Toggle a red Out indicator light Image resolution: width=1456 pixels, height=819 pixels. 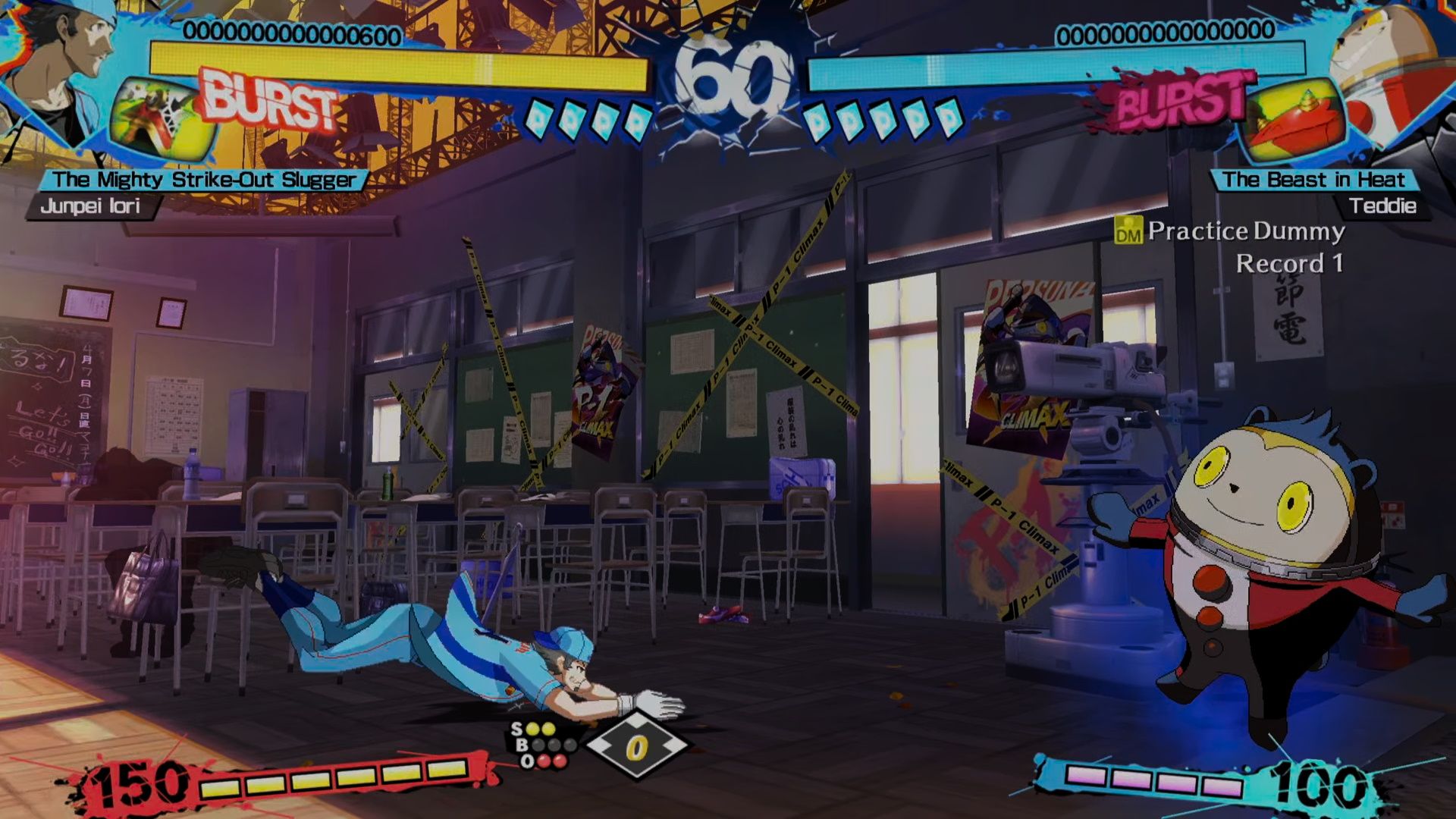(543, 761)
